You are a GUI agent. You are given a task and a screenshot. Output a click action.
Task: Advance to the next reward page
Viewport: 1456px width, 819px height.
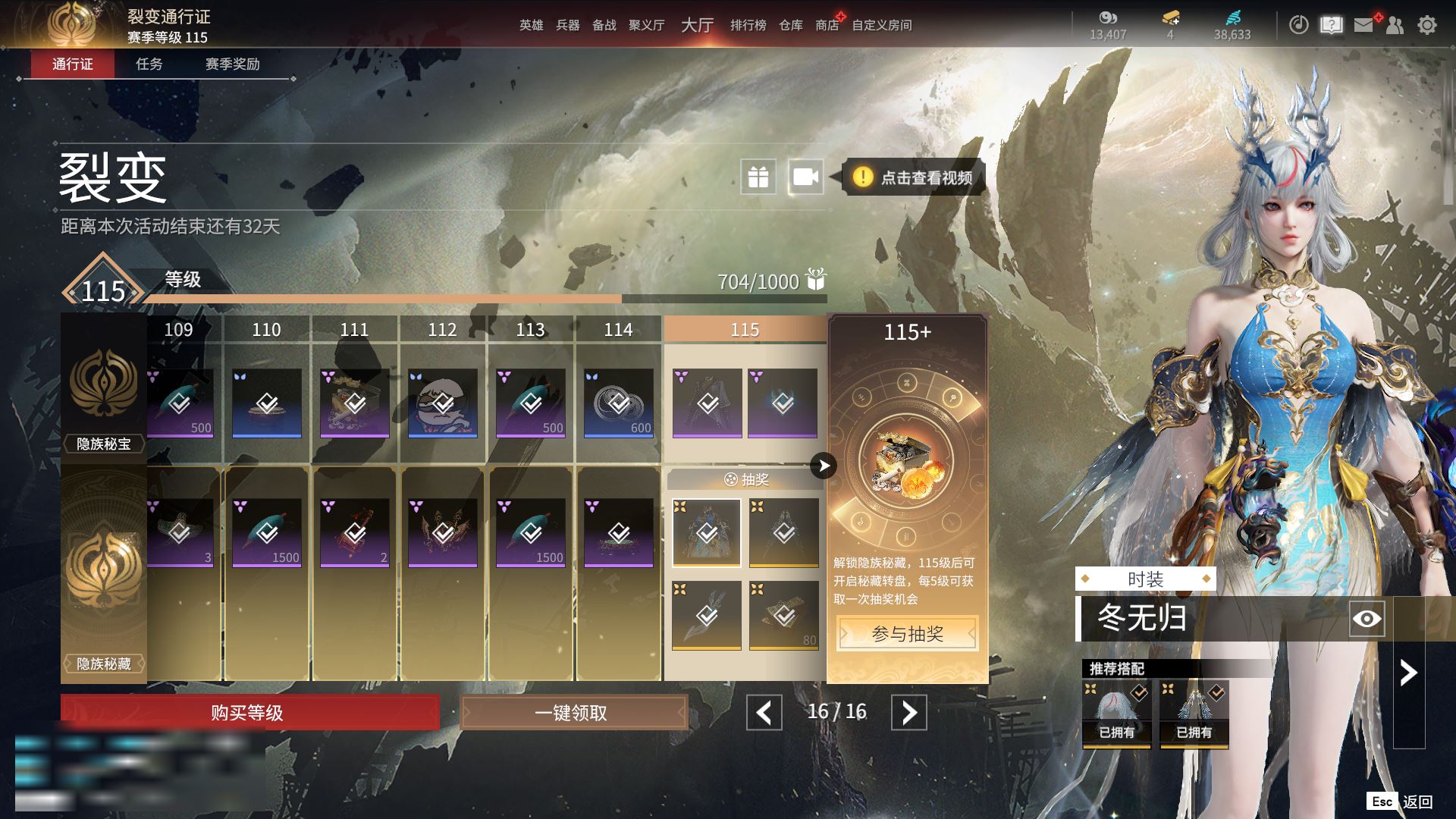coord(908,713)
